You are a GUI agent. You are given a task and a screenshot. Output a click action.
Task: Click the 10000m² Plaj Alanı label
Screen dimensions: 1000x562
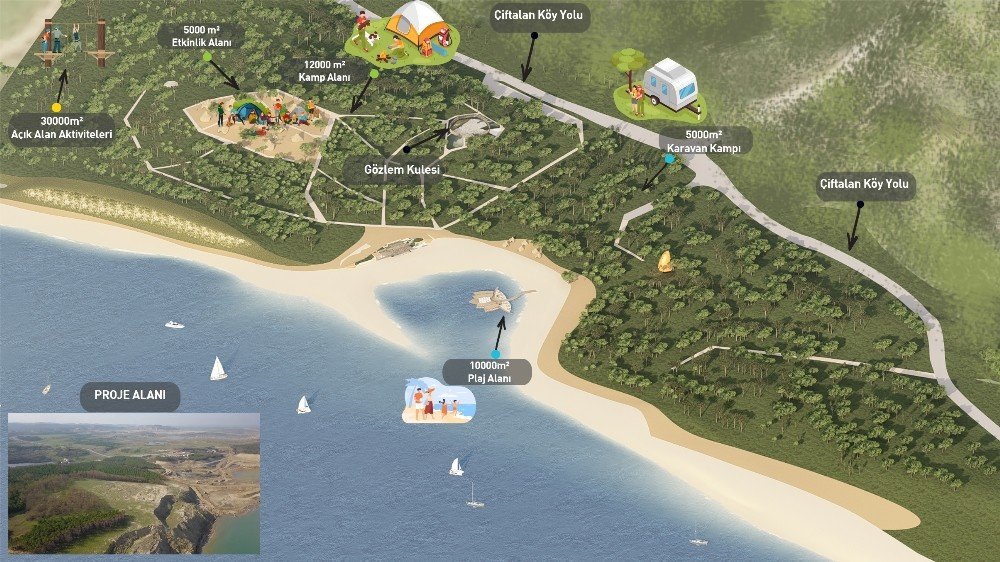pyautogui.click(x=490, y=372)
